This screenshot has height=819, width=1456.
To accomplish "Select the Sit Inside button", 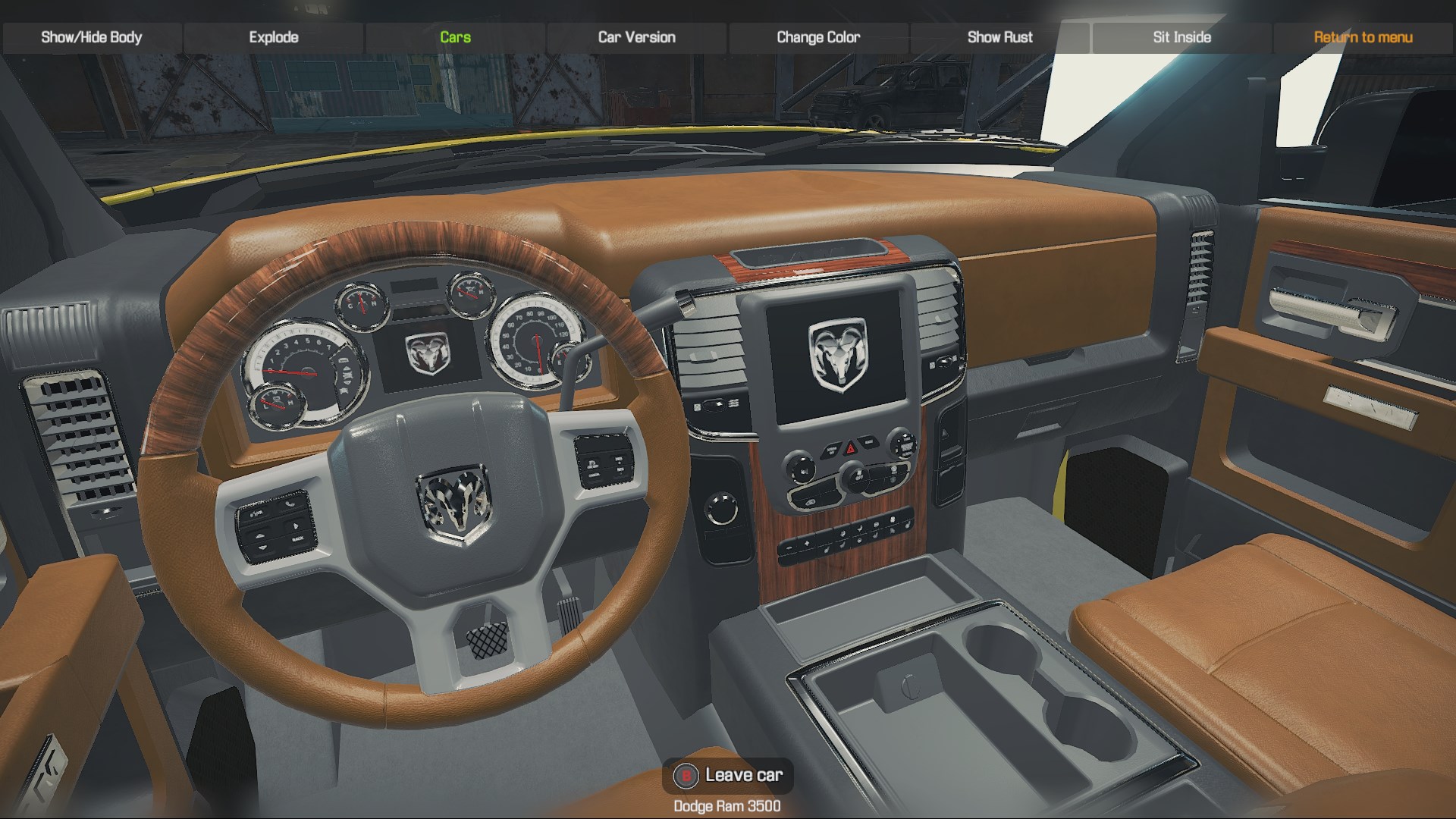I will coord(1181,37).
